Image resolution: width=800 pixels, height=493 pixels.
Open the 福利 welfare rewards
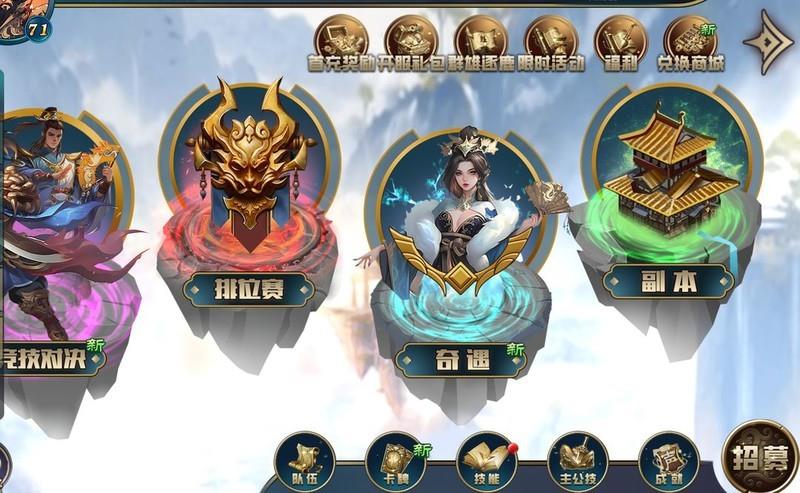621,42
